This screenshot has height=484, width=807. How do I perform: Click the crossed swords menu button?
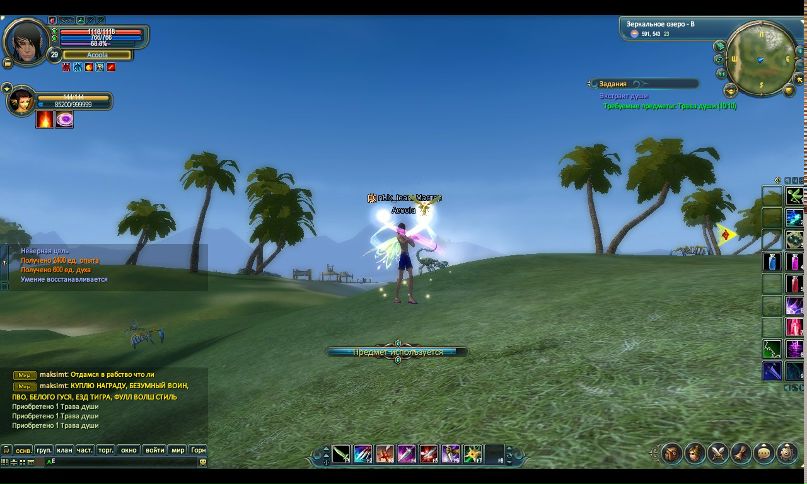click(718, 454)
